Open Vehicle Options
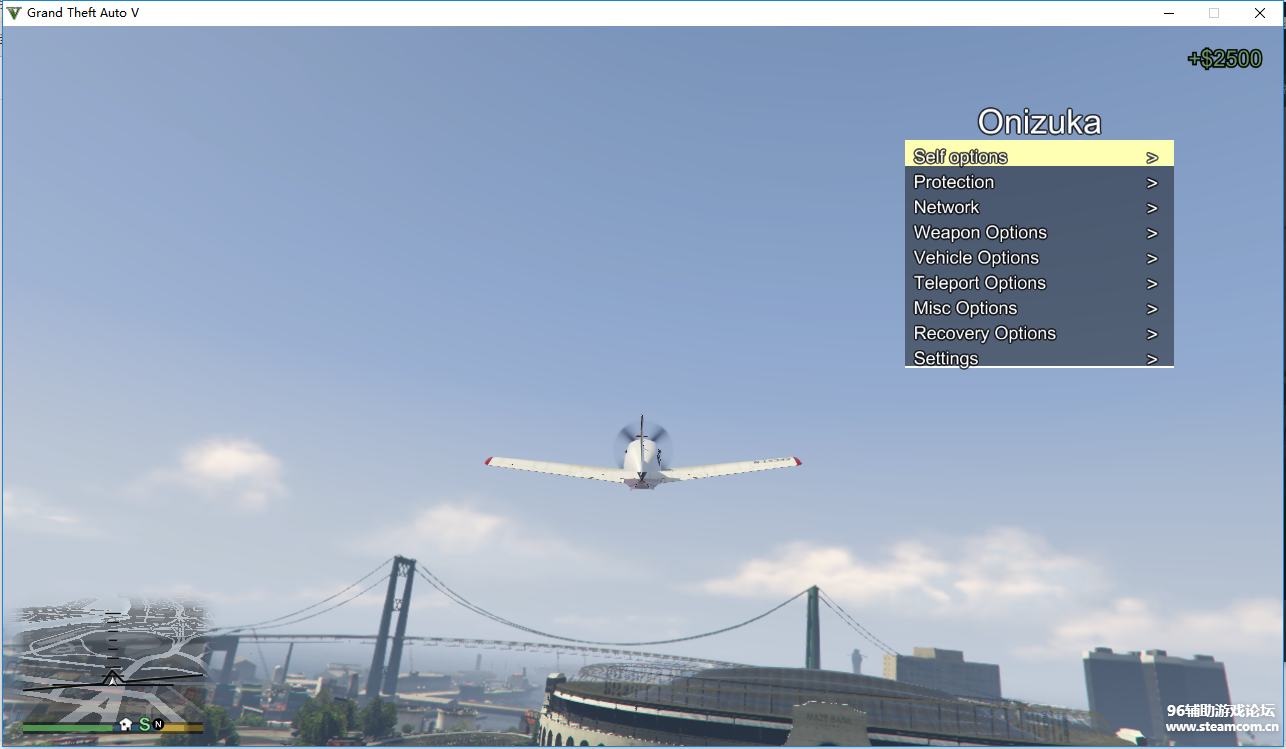1286x749 pixels. [x=1038, y=258]
